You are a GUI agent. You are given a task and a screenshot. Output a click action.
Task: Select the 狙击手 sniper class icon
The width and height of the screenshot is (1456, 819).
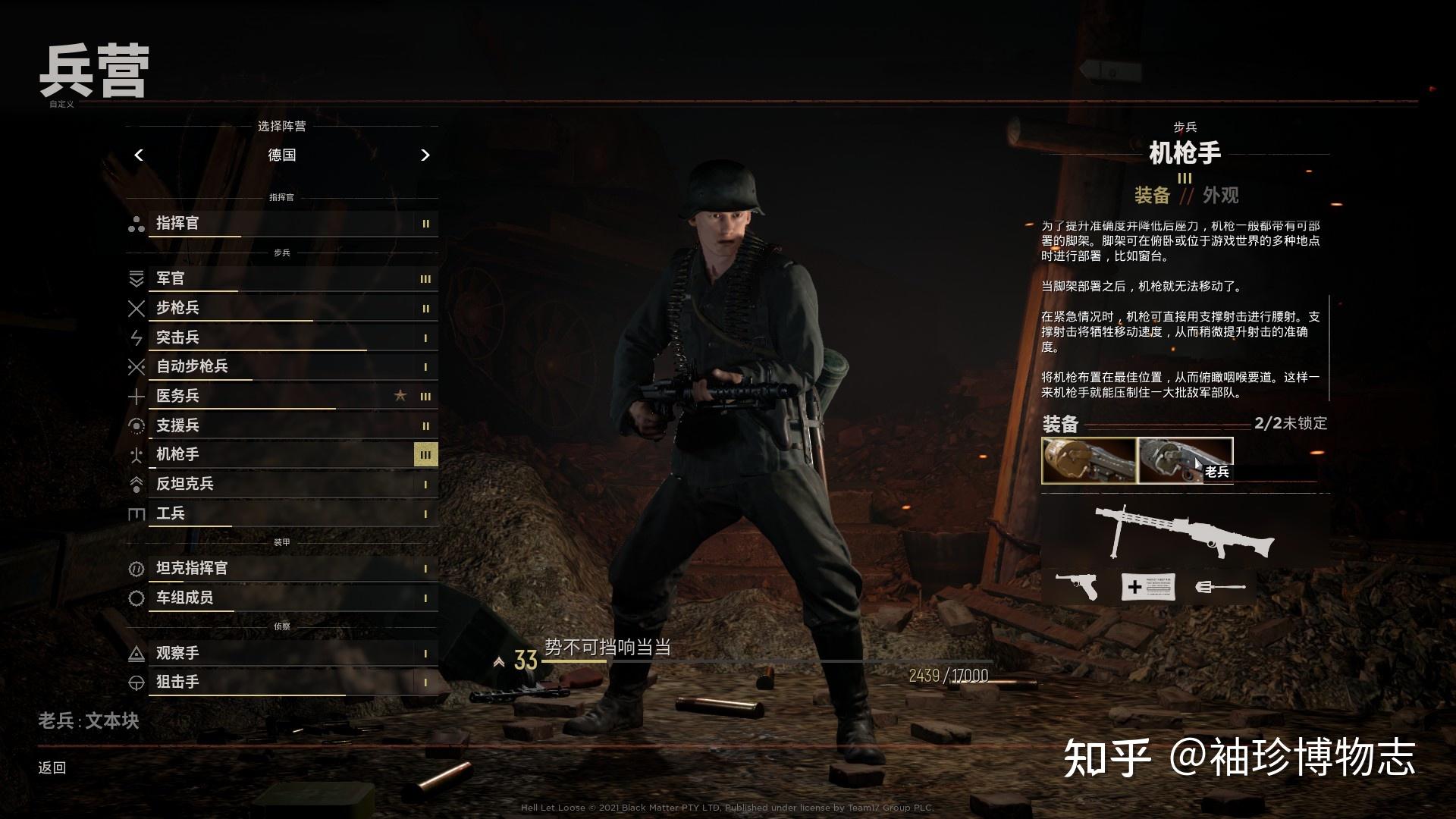tap(137, 682)
